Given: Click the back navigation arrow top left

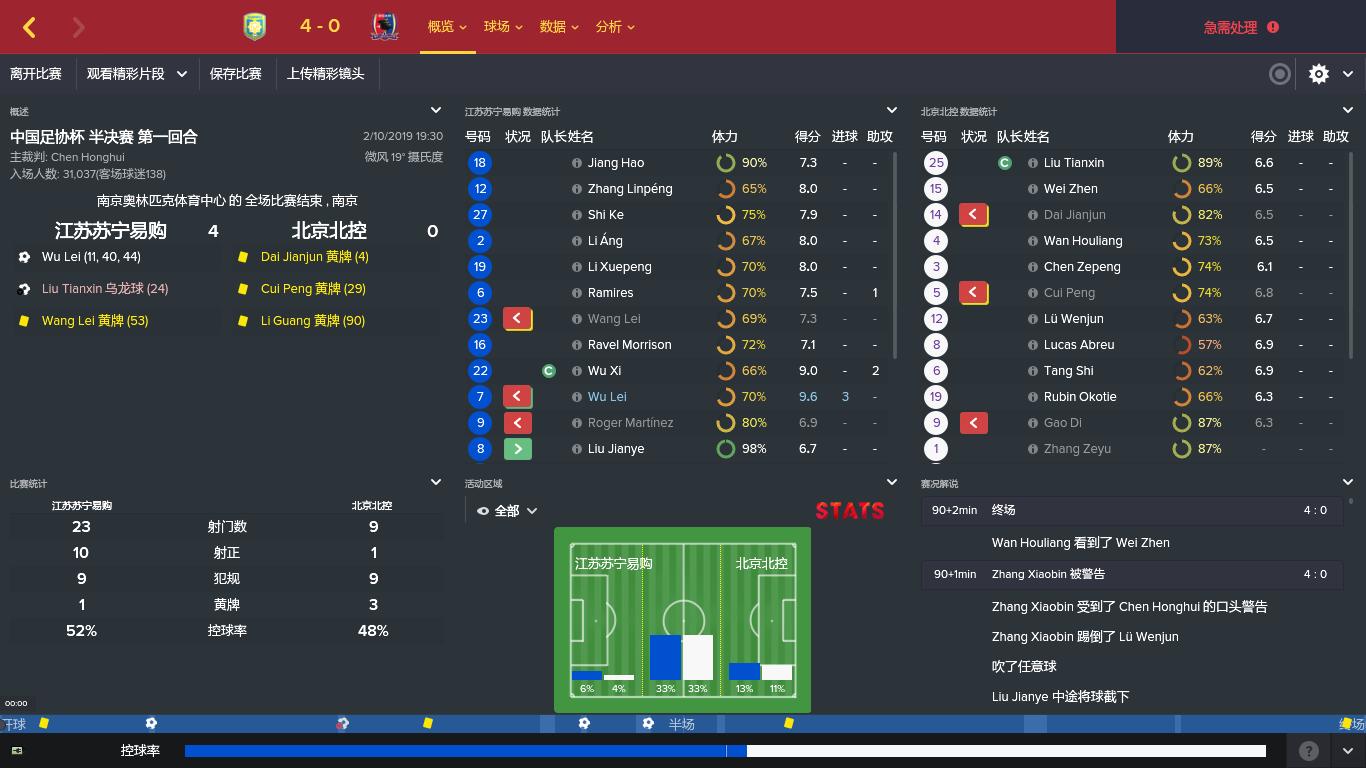Looking at the screenshot, I should pyautogui.click(x=29, y=27).
